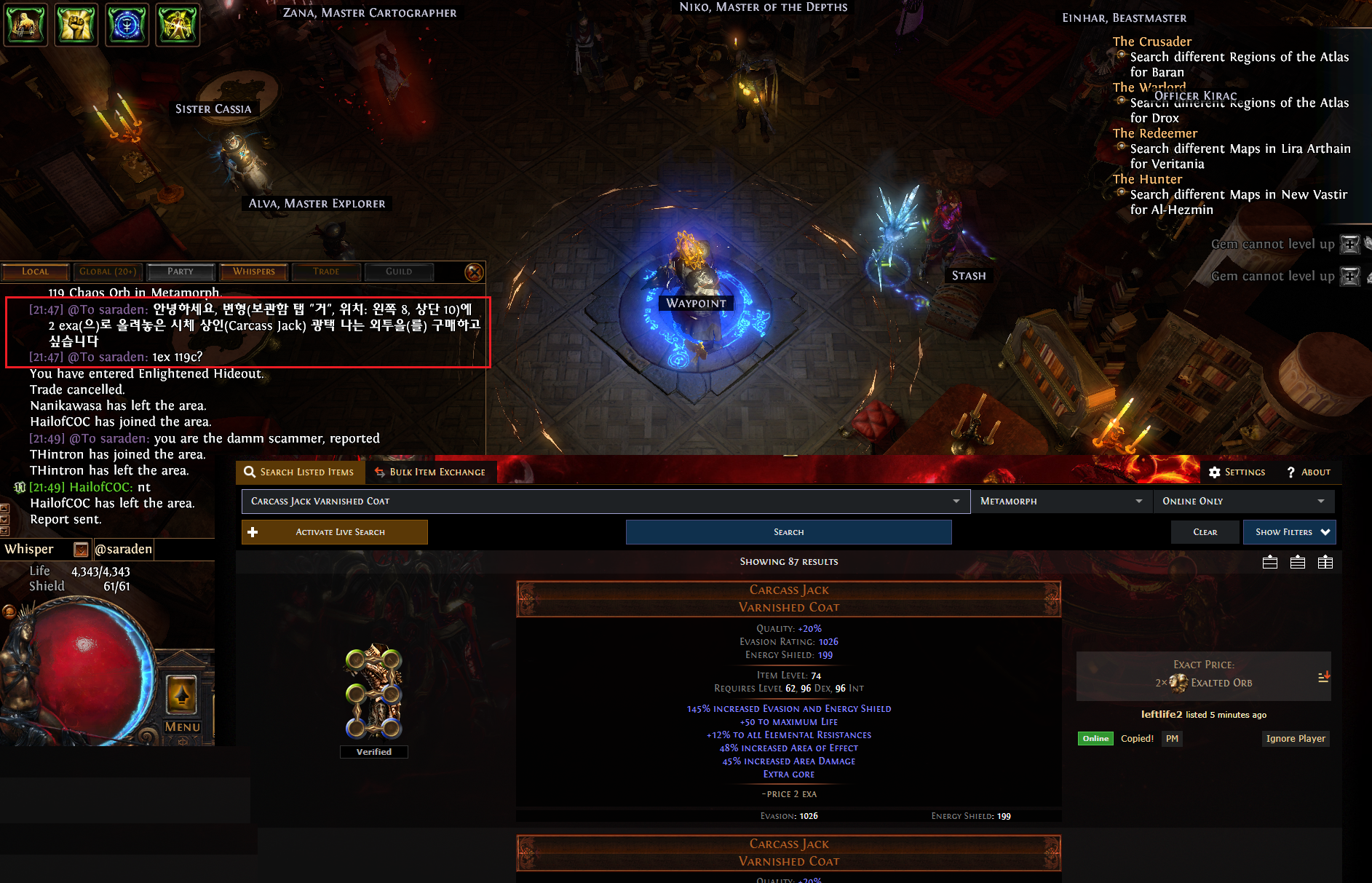The width and height of the screenshot is (1372, 883).
Task: Open the Global chat tab
Action: (108, 272)
